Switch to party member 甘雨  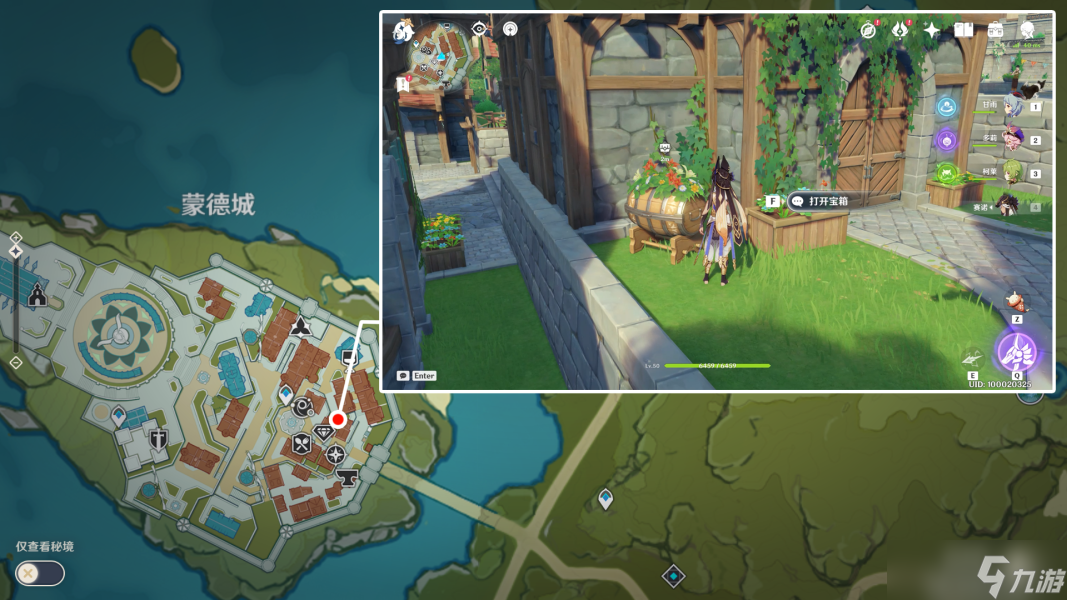coord(1013,106)
